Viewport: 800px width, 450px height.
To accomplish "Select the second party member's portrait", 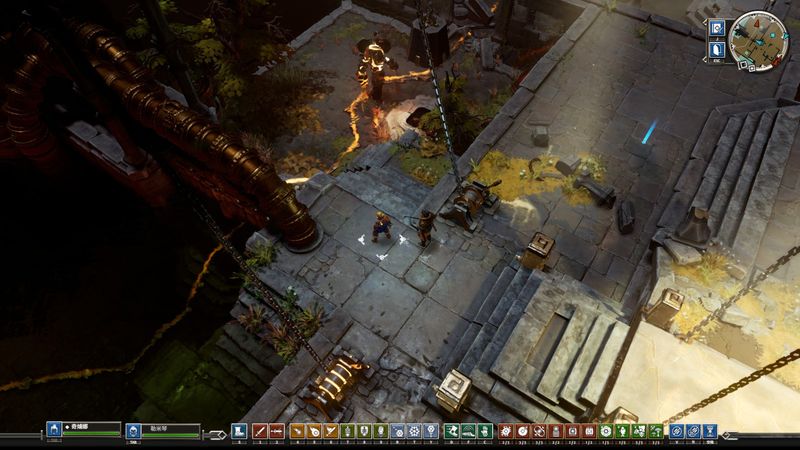I will (134, 430).
